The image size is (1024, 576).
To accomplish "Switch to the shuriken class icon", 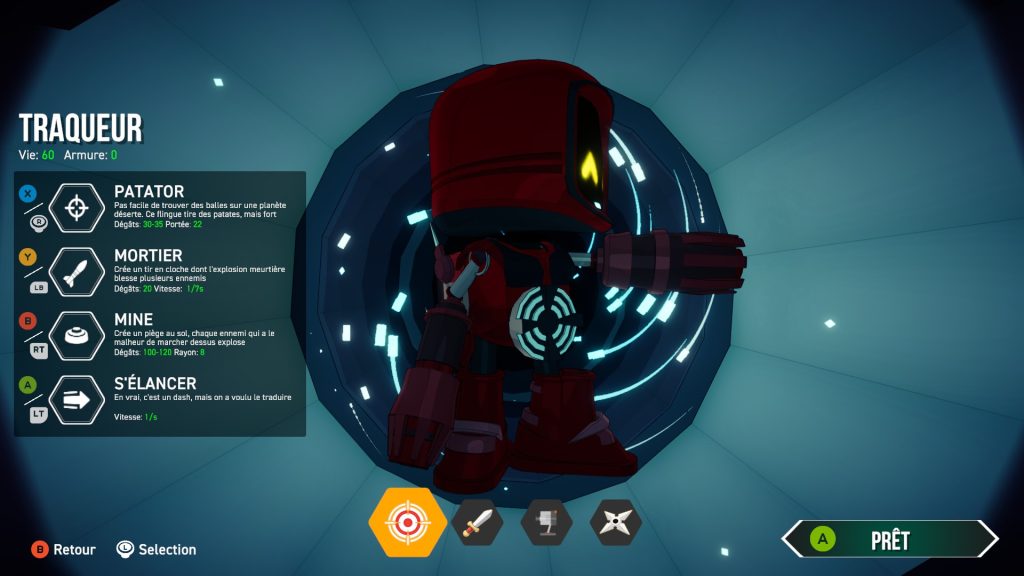I will pos(615,522).
